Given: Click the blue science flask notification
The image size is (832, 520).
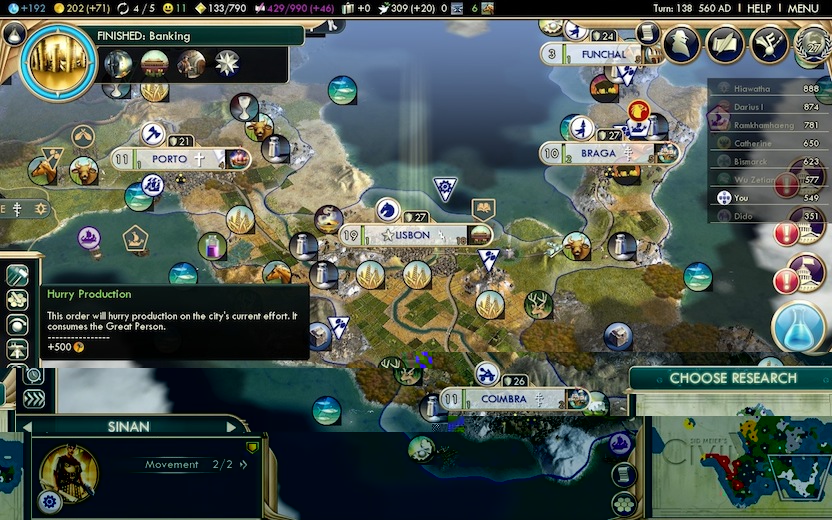Looking at the screenshot, I should pos(799,327).
